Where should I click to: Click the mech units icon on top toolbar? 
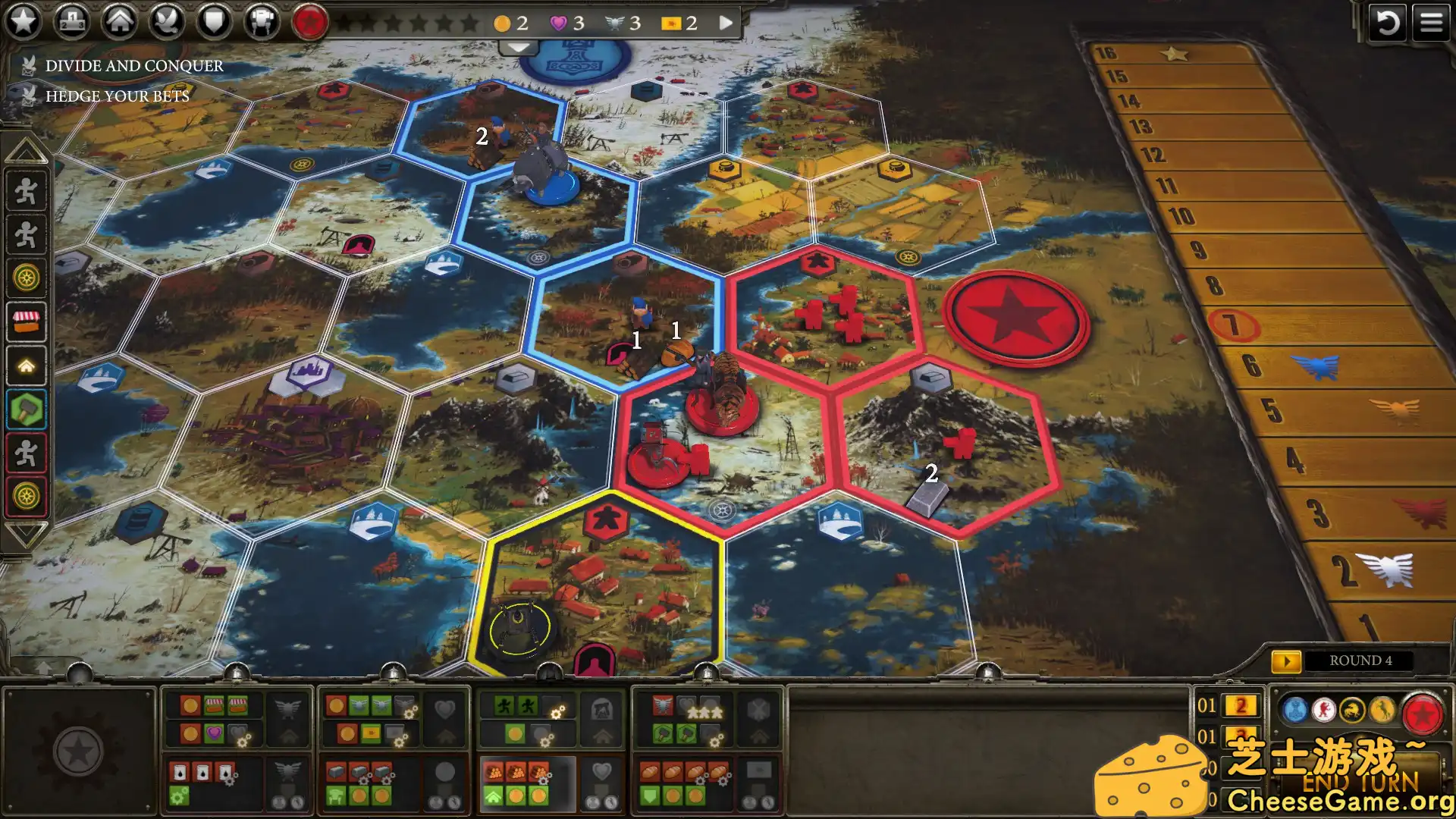coord(261,22)
